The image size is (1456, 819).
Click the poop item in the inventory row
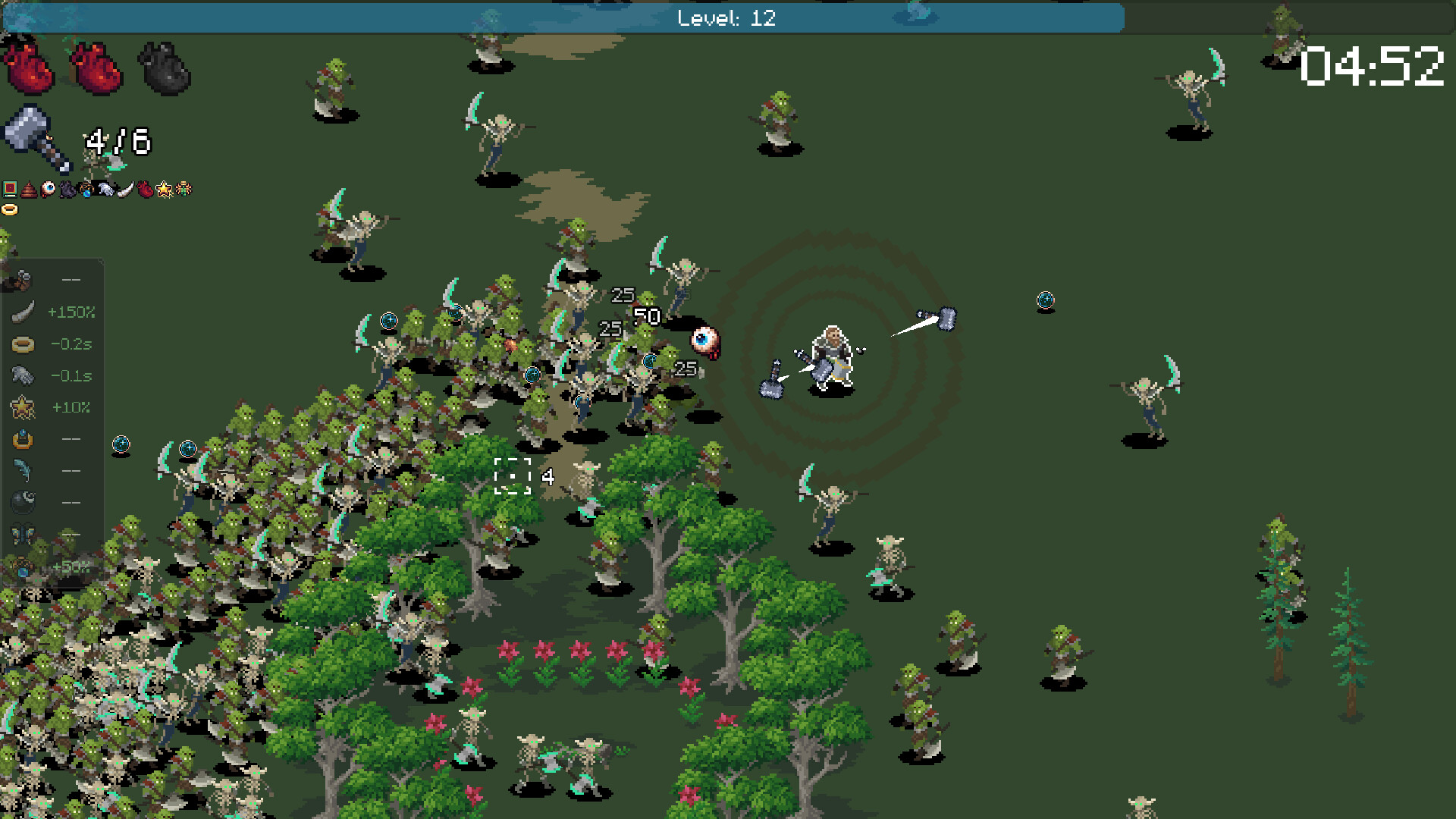29,189
